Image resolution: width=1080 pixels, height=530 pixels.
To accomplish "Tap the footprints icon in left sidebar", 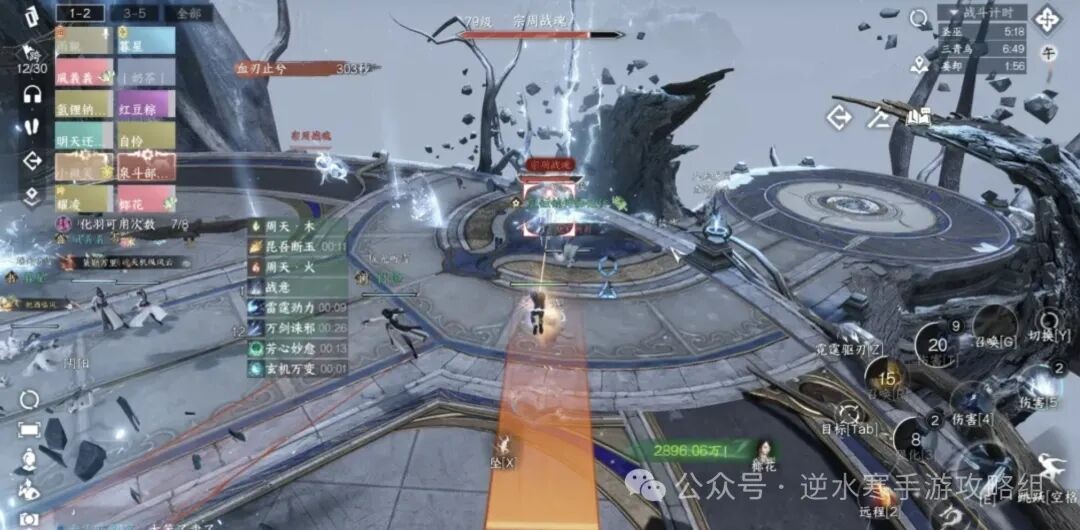I will (x=32, y=127).
